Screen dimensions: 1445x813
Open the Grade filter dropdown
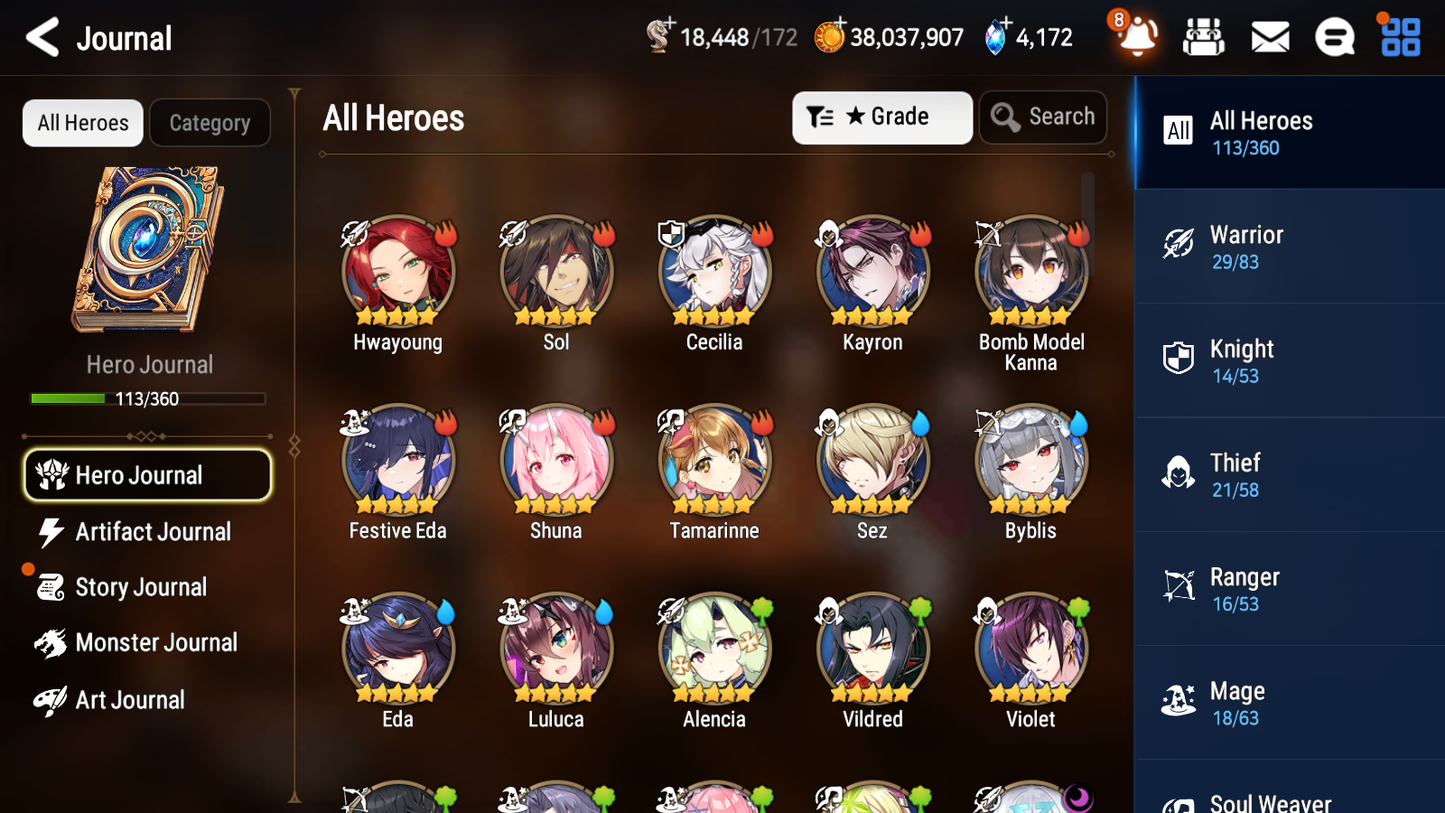point(882,117)
